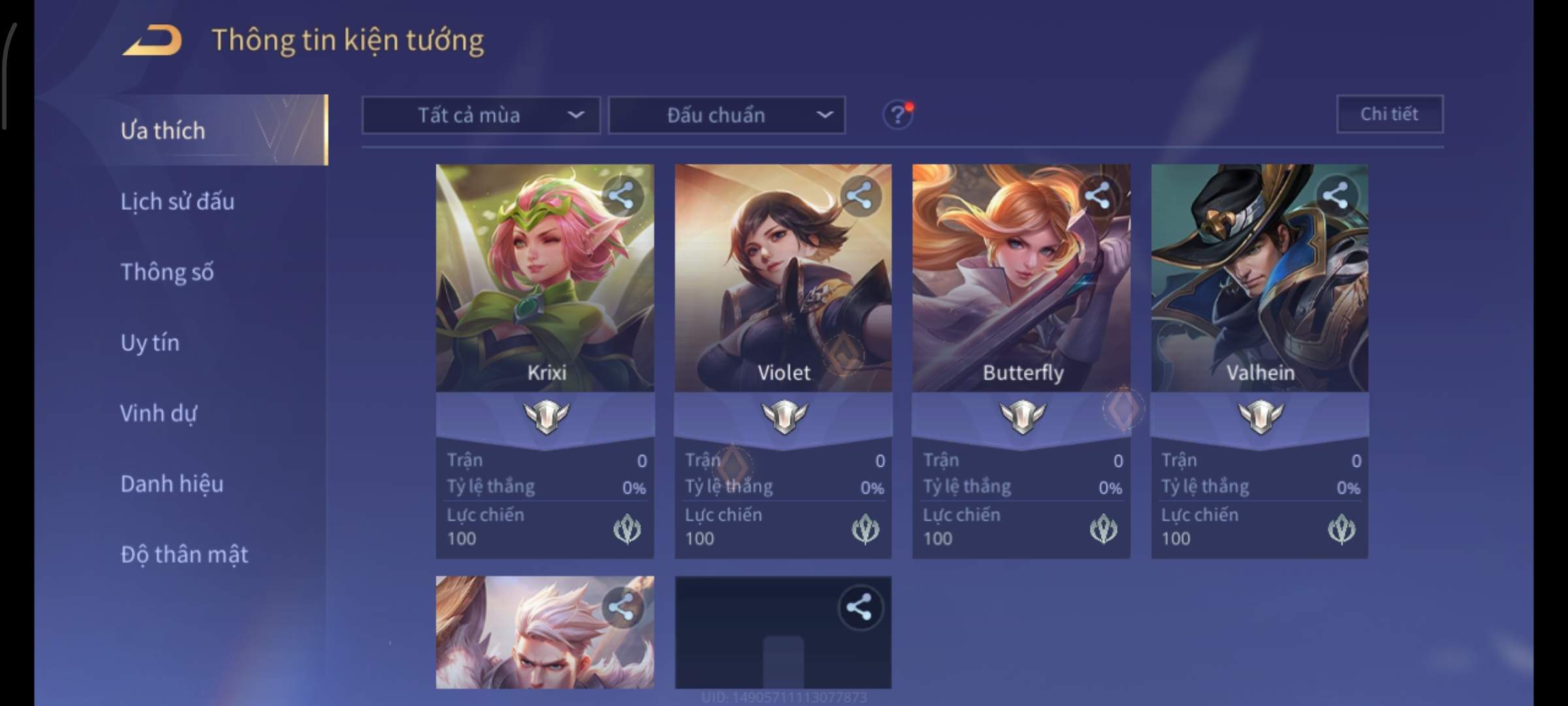Select the Ưa thích tab
Image resolution: width=1568 pixels, height=706 pixels.
163,131
